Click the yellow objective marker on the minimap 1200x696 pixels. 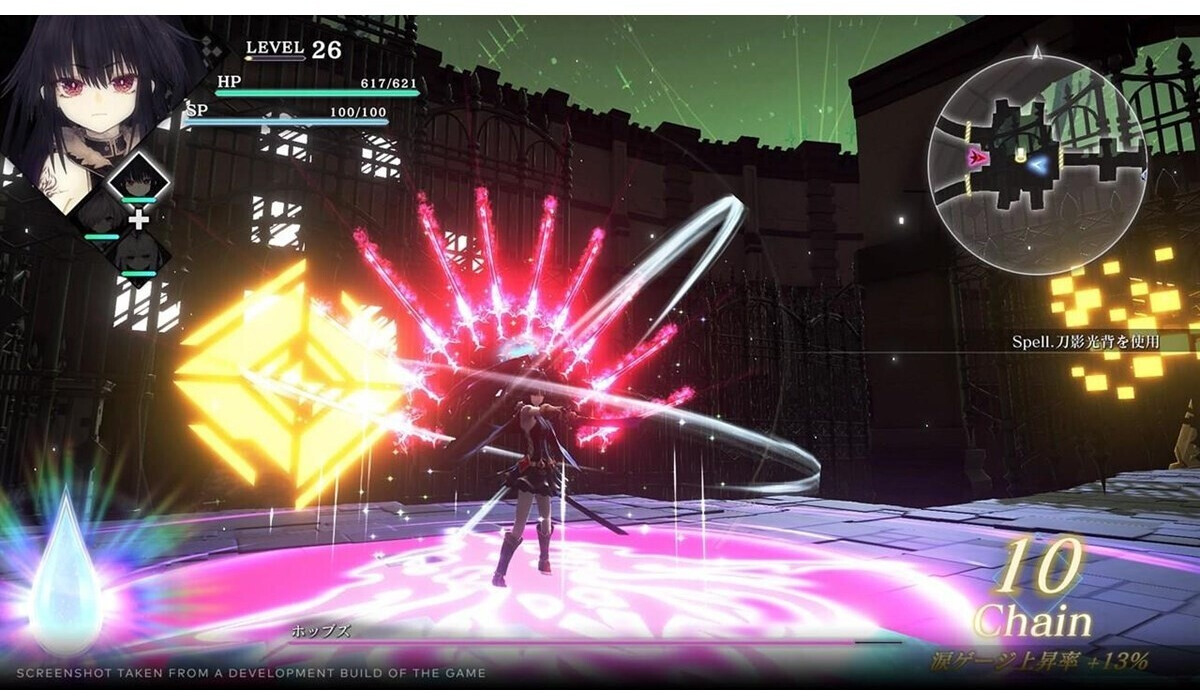click(1020, 156)
